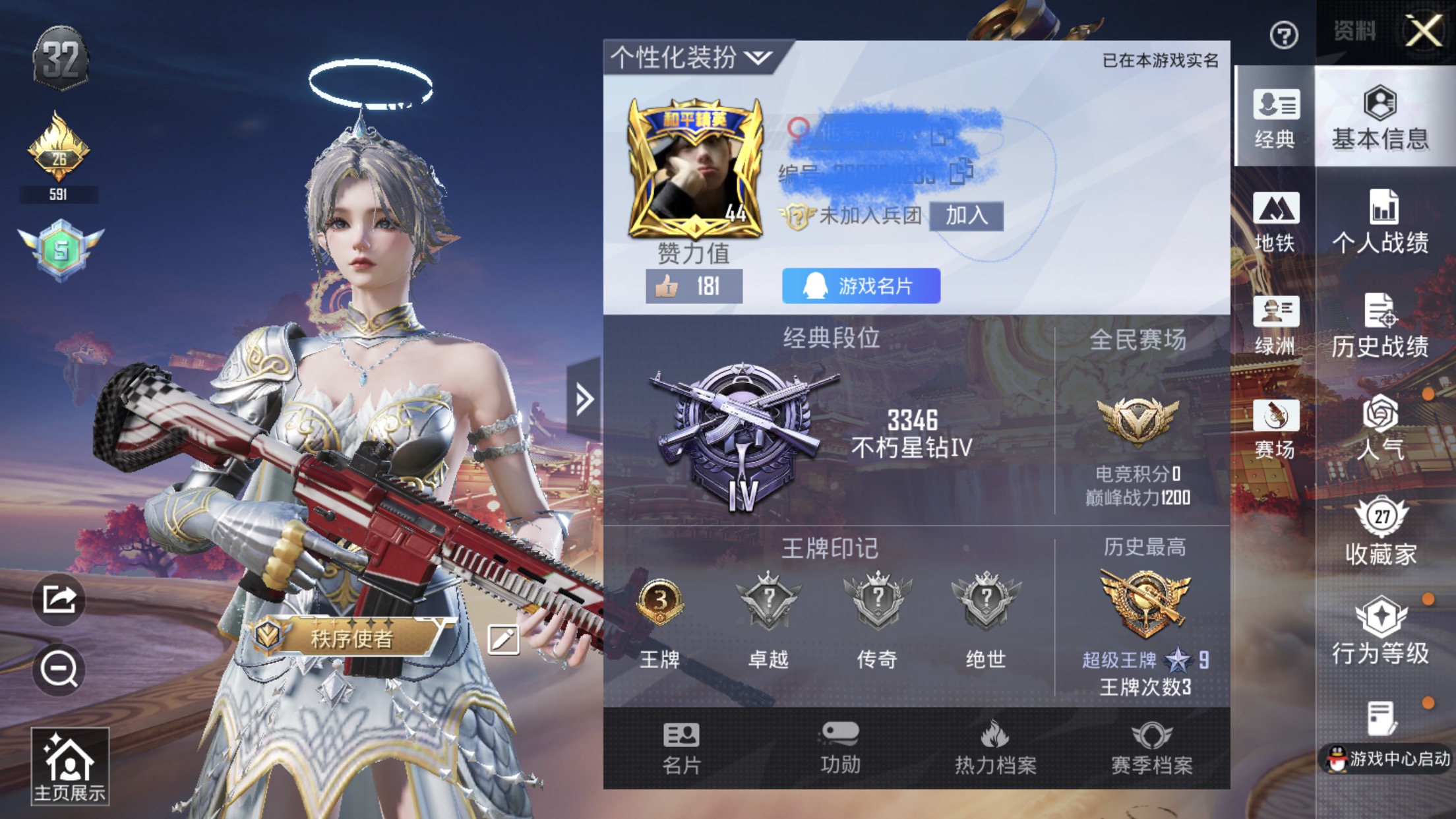Open the 热力档案 bottom tab
The image size is (1456, 819).
[995, 748]
